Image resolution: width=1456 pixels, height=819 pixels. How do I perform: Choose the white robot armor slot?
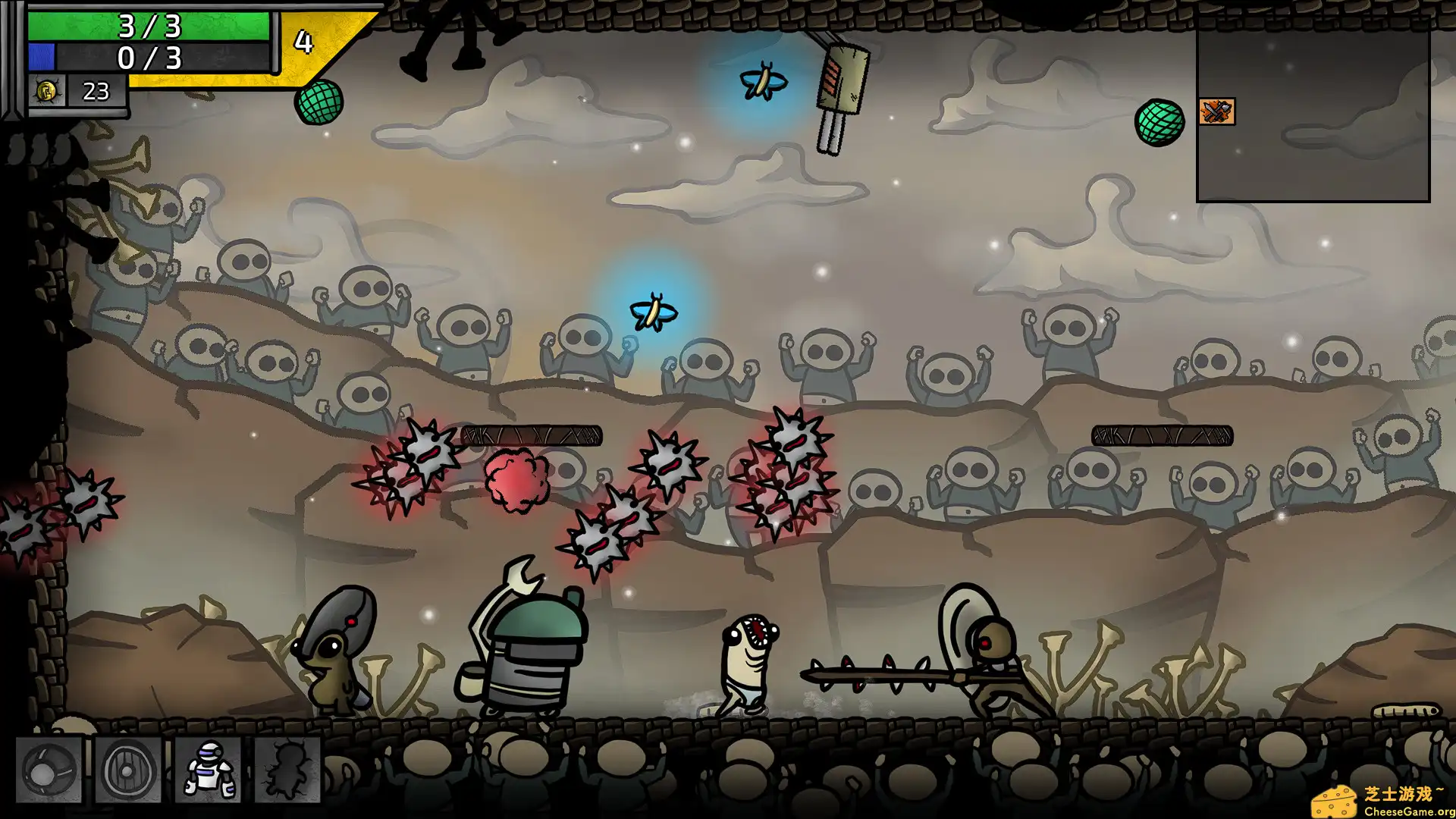point(209,770)
